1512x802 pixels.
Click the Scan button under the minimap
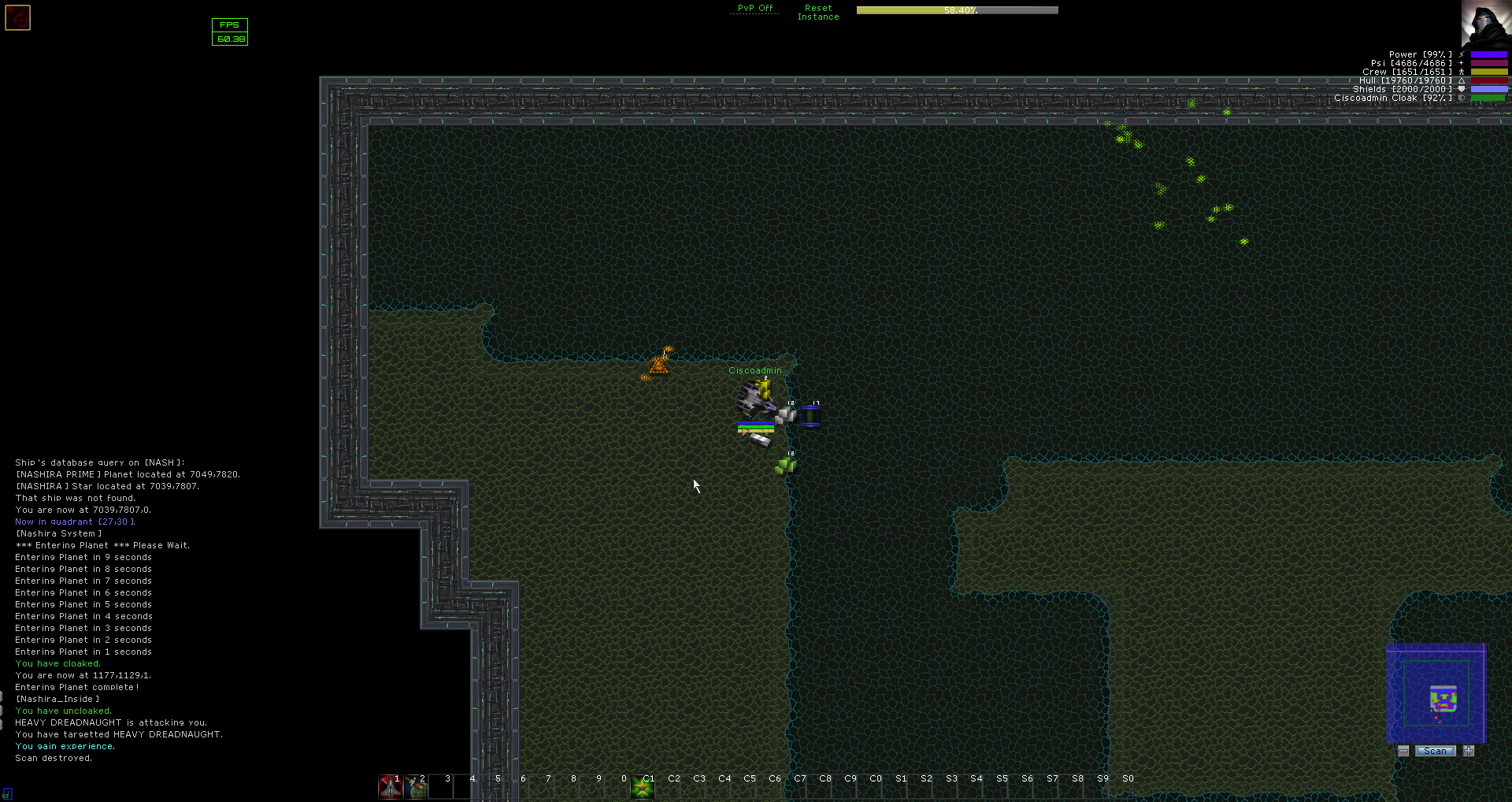pos(1435,751)
